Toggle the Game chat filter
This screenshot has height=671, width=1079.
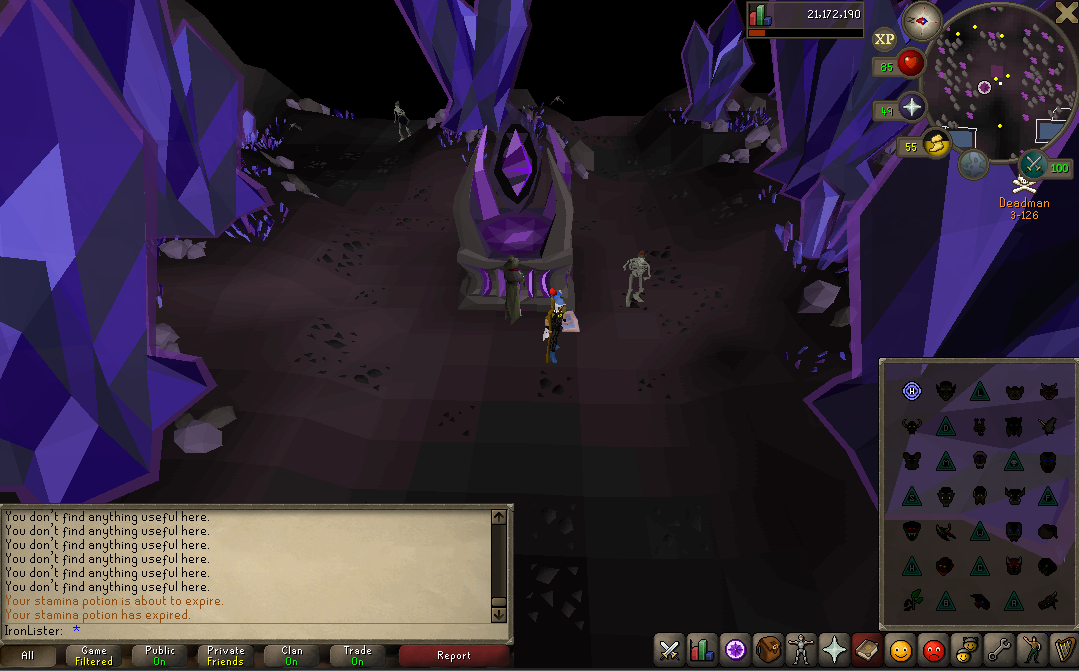pos(94,656)
